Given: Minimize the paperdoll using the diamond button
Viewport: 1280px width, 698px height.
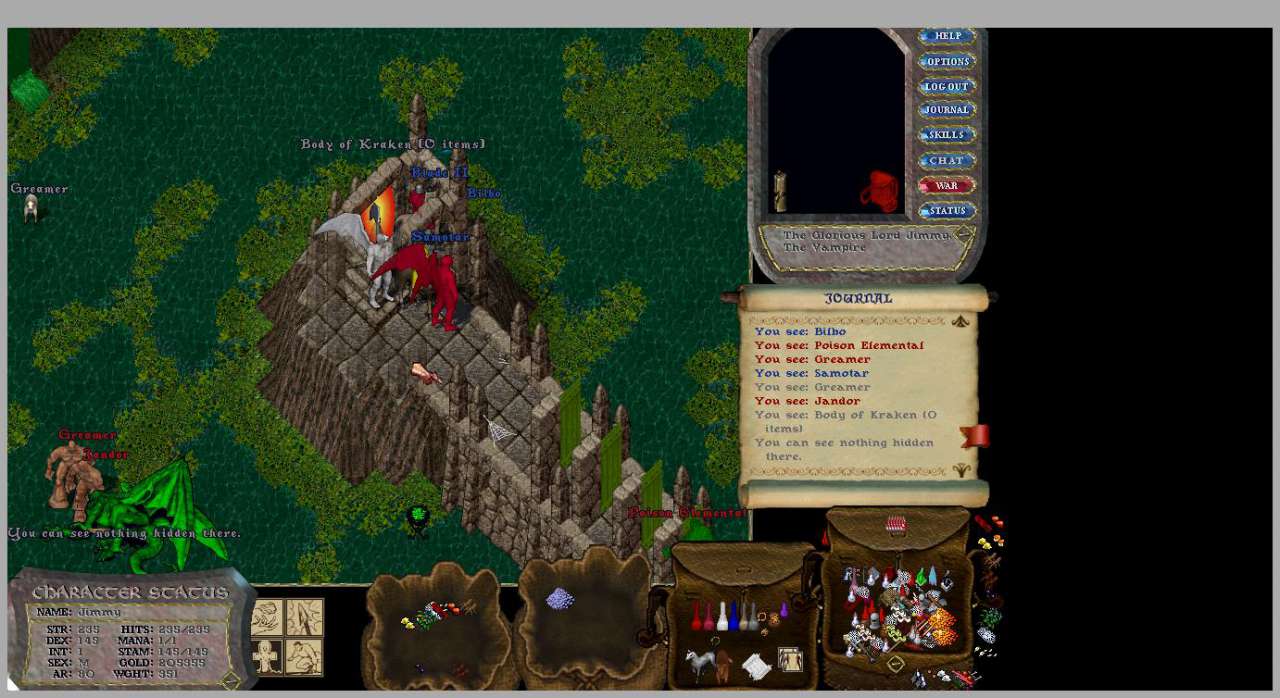Looking at the screenshot, I should pyautogui.click(x=964, y=234).
